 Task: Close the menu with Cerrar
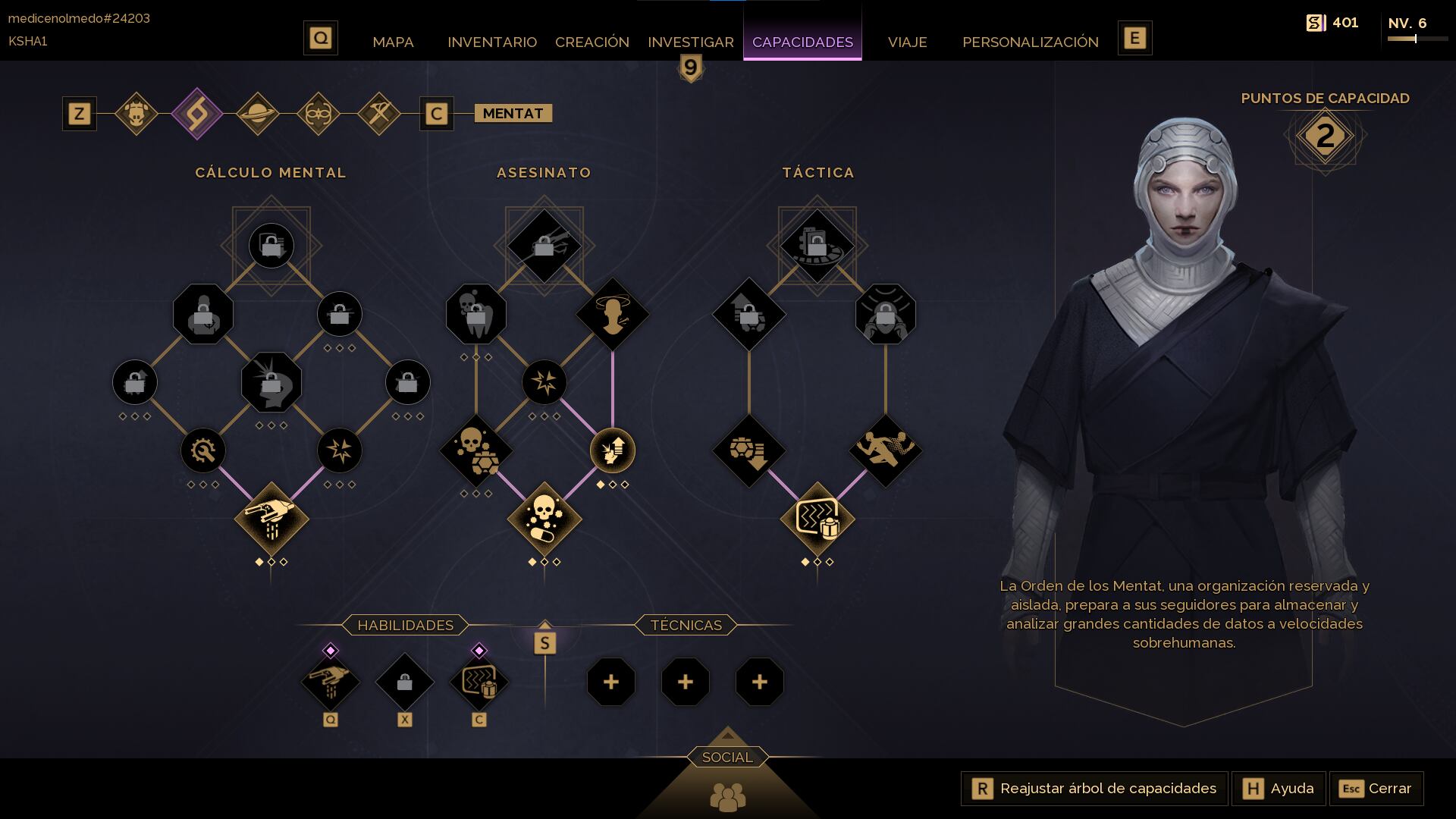(1376, 789)
